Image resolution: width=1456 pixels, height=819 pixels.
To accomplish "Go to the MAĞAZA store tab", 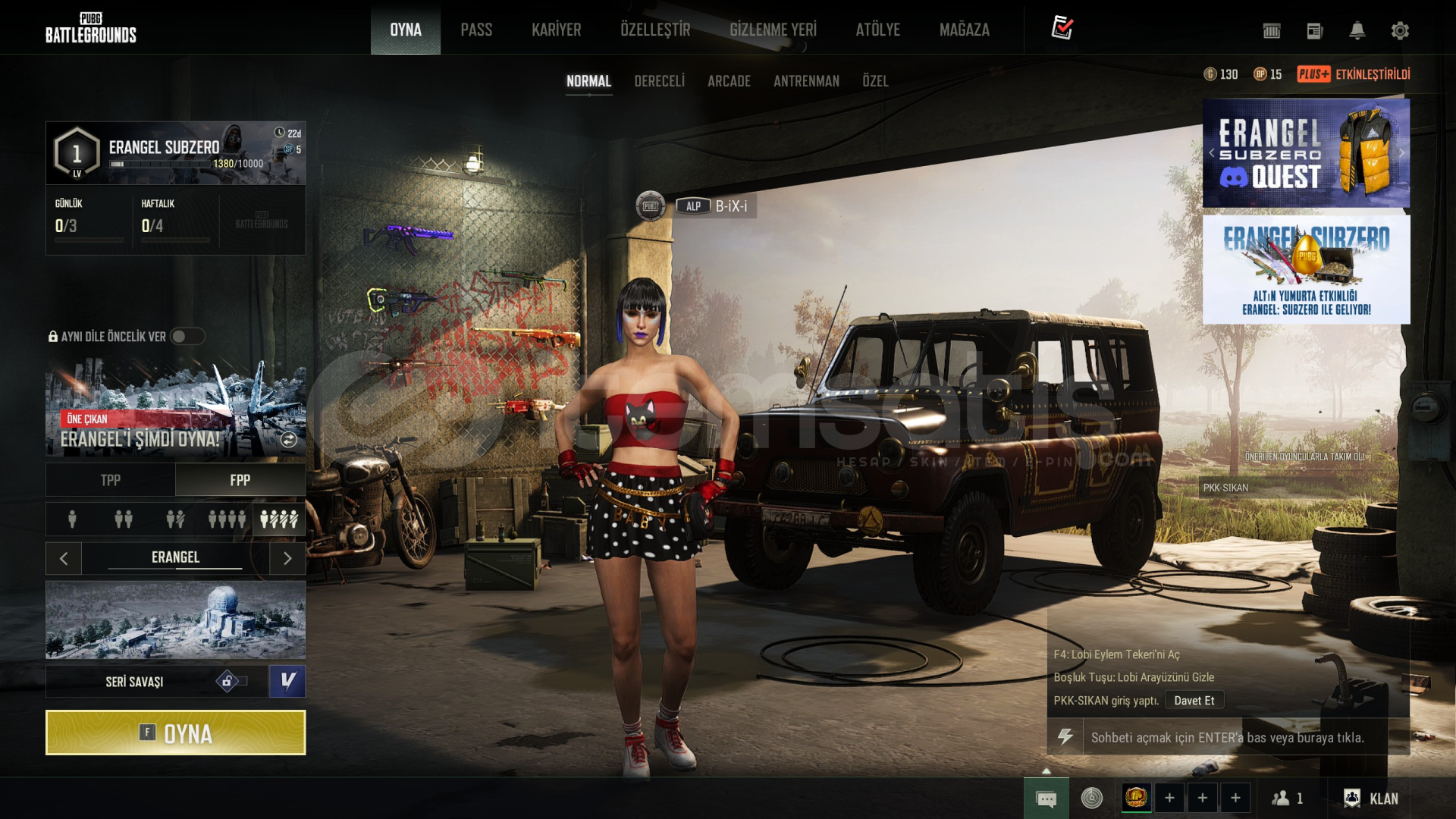I will click(x=964, y=30).
